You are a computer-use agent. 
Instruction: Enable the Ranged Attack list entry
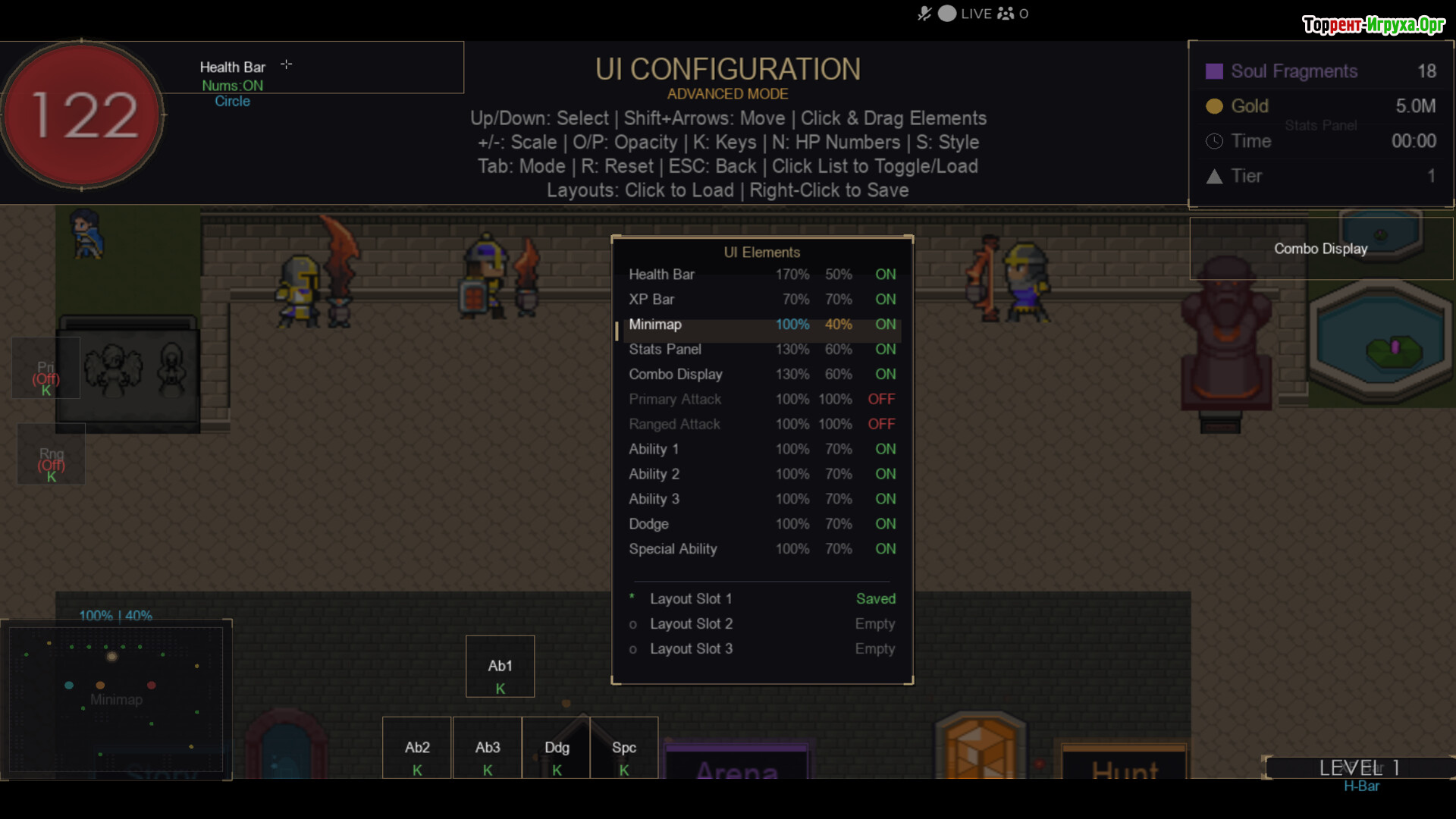pos(761,425)
